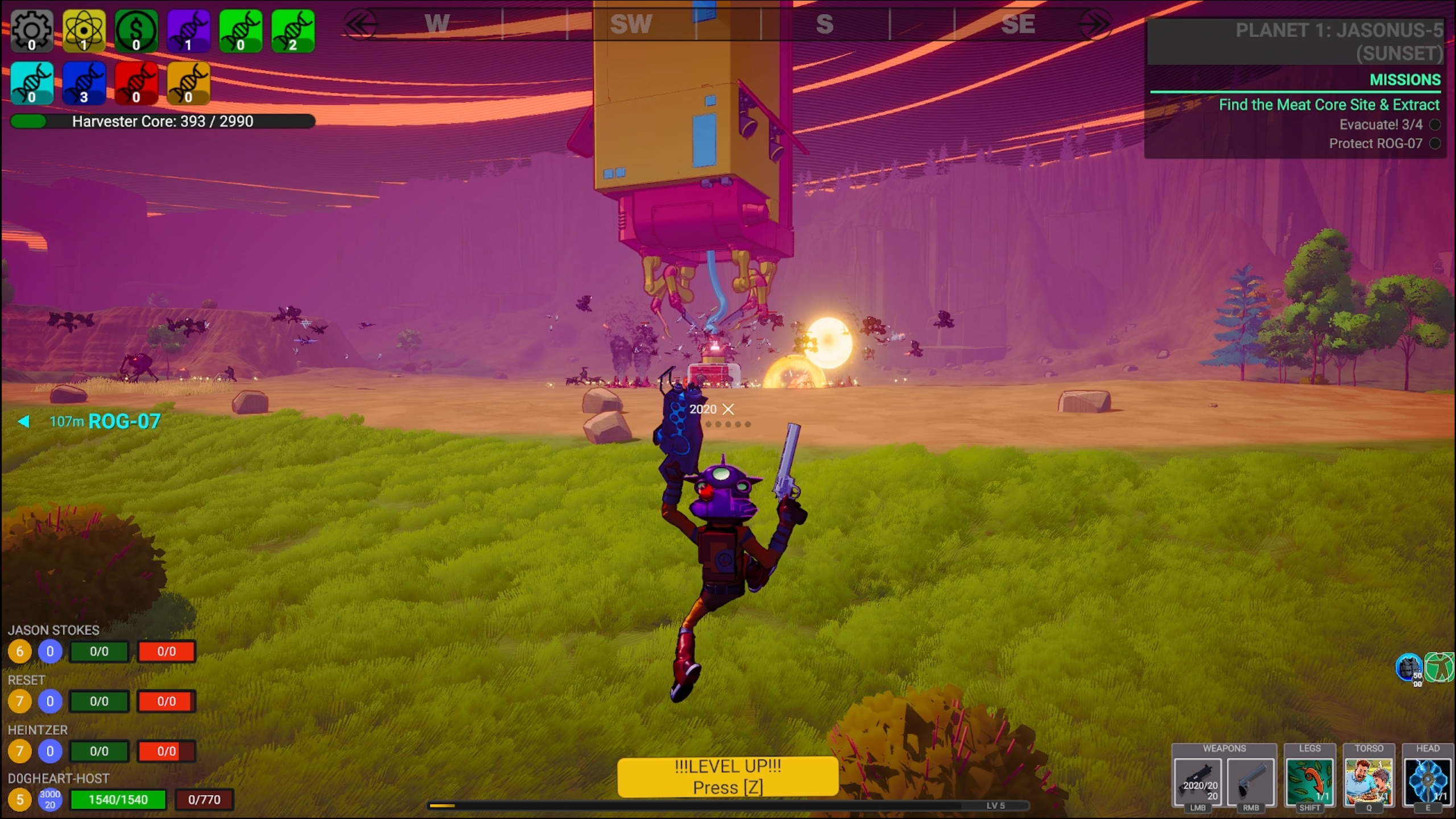Click the orange DNA resource icon
This screenshot has width=1456, height=819.
[188, 83]
